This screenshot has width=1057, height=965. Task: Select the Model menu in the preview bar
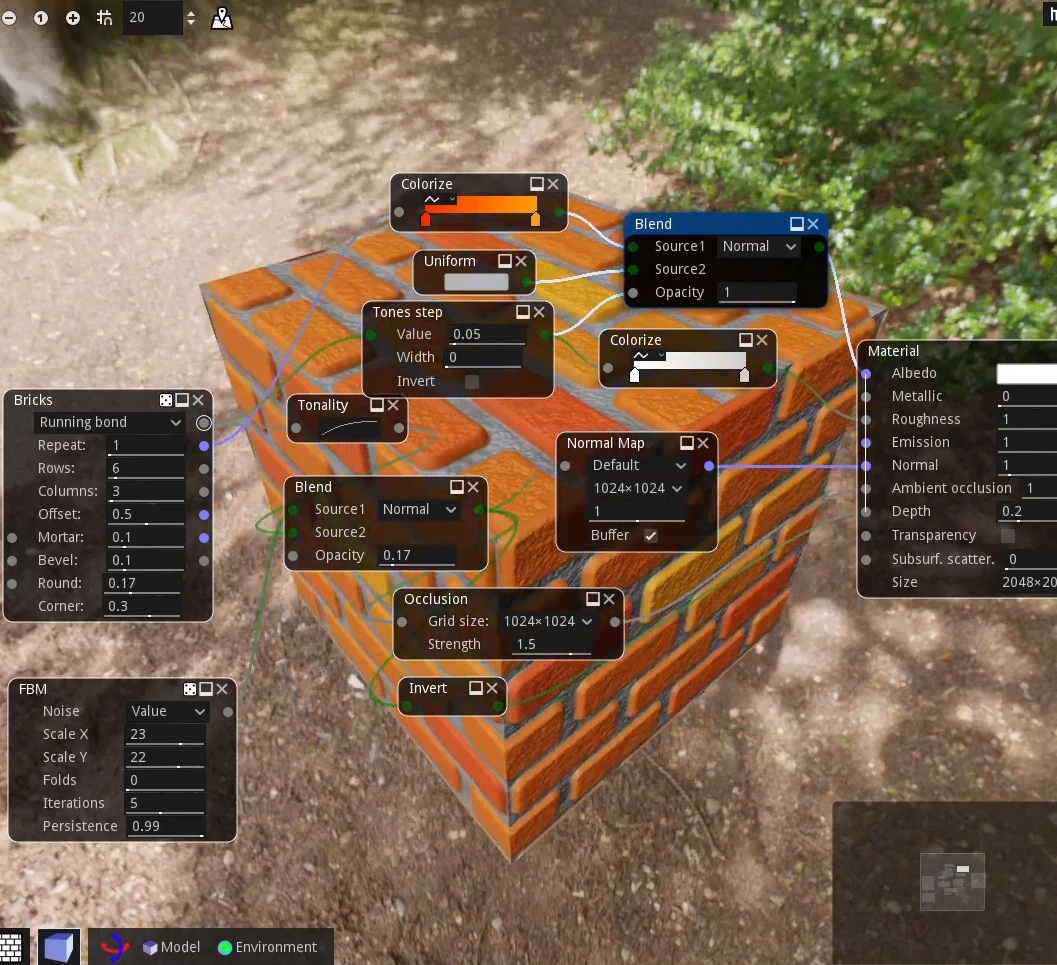coord(171,947)
